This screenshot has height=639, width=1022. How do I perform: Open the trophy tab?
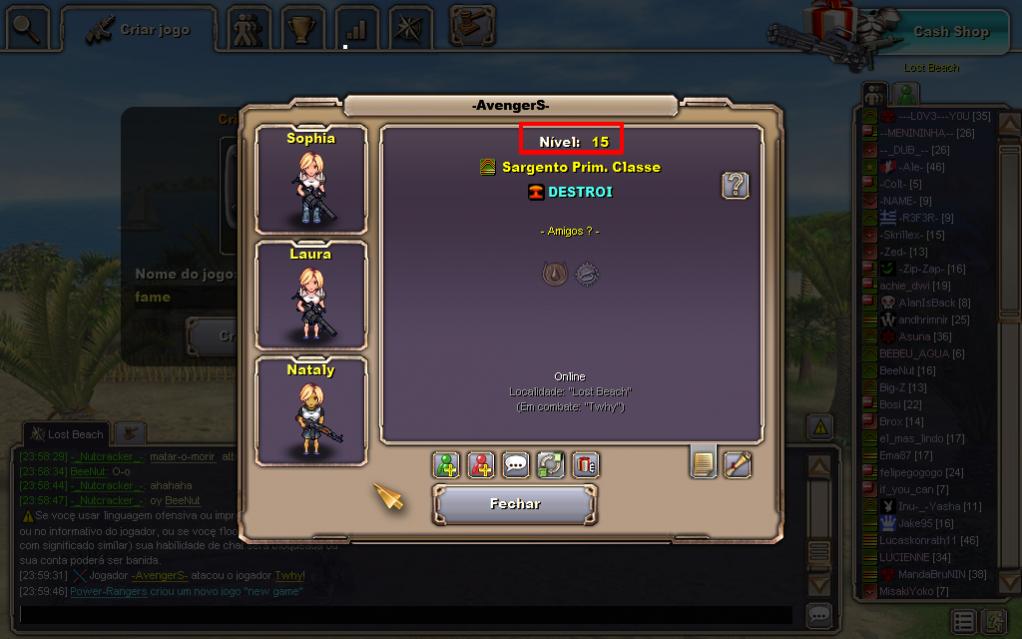click(299, 30)
